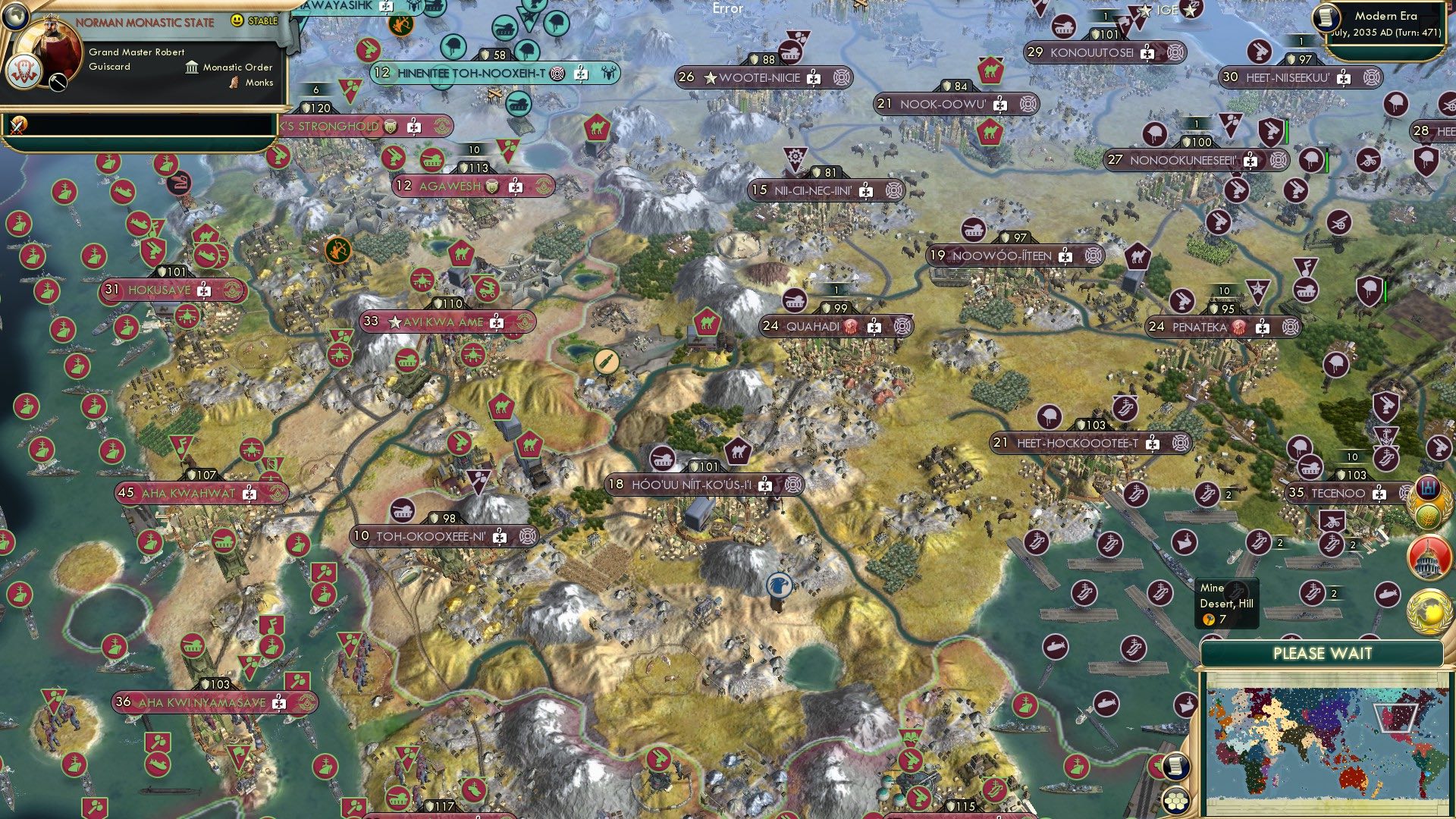The height and width of the screenshot is (819, 1456).
Task: Click the Monks praying-hands icon
Action: pyautogui.click(x=235, y=83)
